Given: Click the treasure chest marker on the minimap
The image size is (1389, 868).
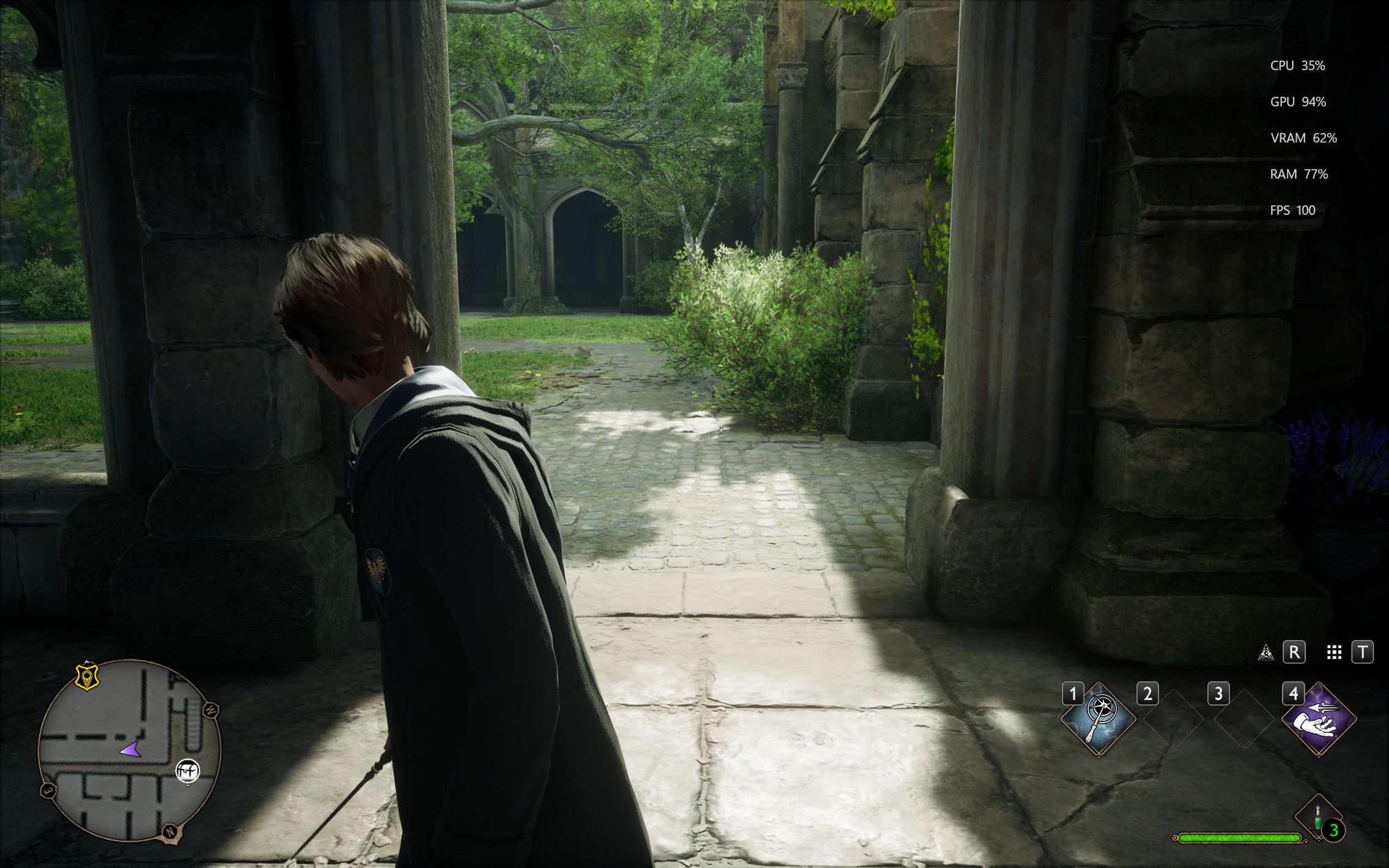Looking at the screenshot, I should pyautogui.click(x=188, y=771).
